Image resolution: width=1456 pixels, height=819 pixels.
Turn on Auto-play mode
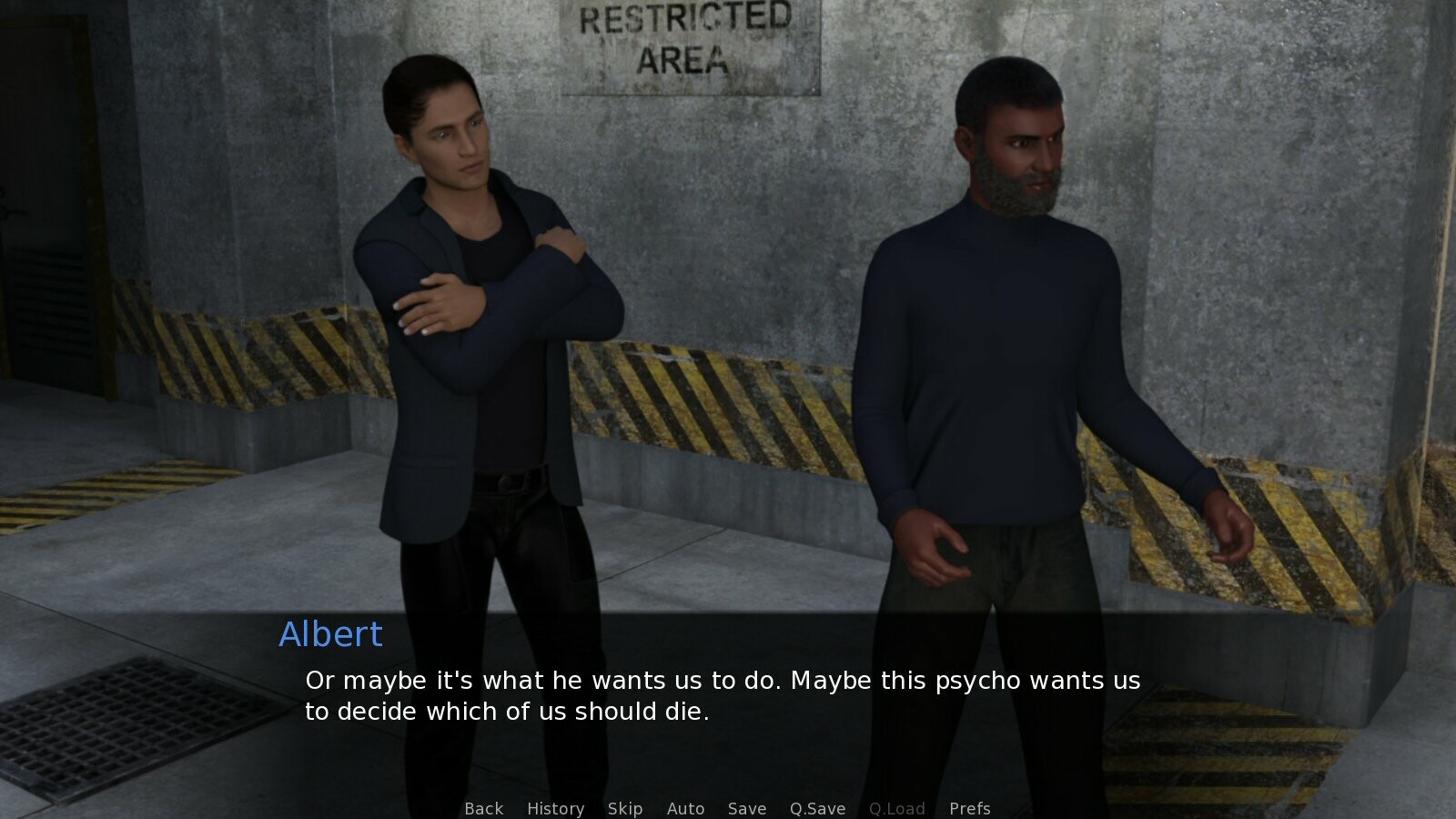[x=686, y=808]
